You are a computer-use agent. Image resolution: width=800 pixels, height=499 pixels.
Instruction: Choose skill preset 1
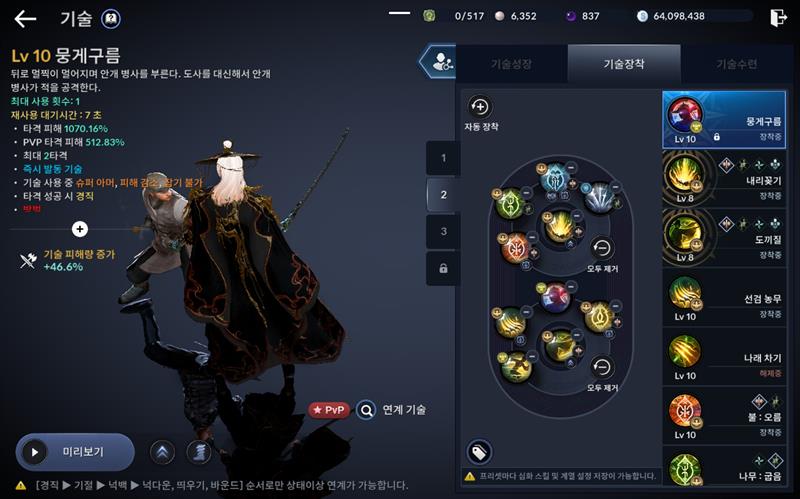point(443,158)
